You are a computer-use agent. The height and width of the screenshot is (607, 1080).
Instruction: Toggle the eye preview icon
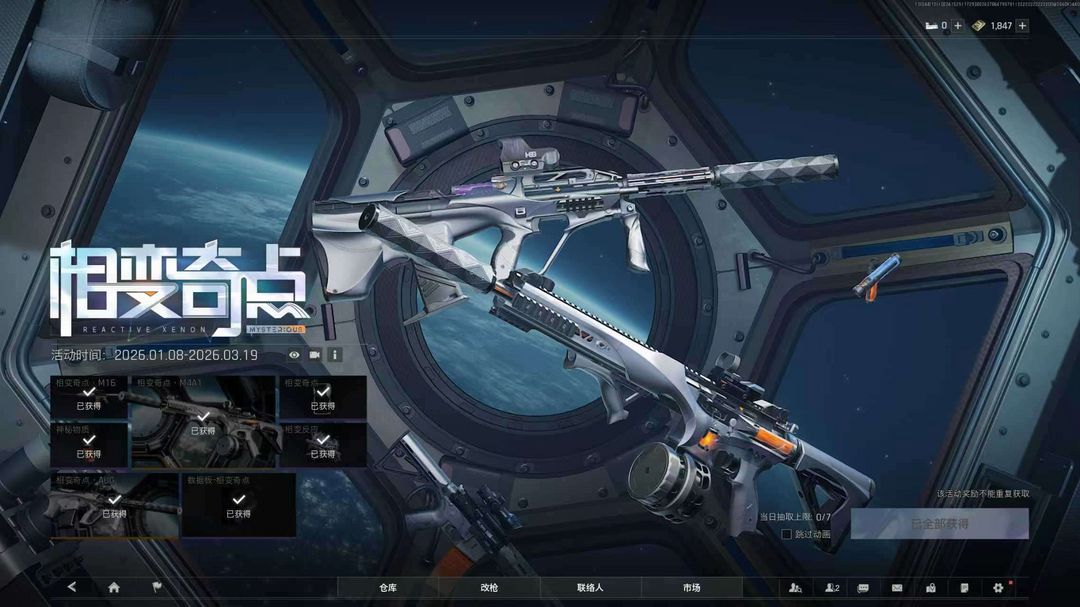294,354
